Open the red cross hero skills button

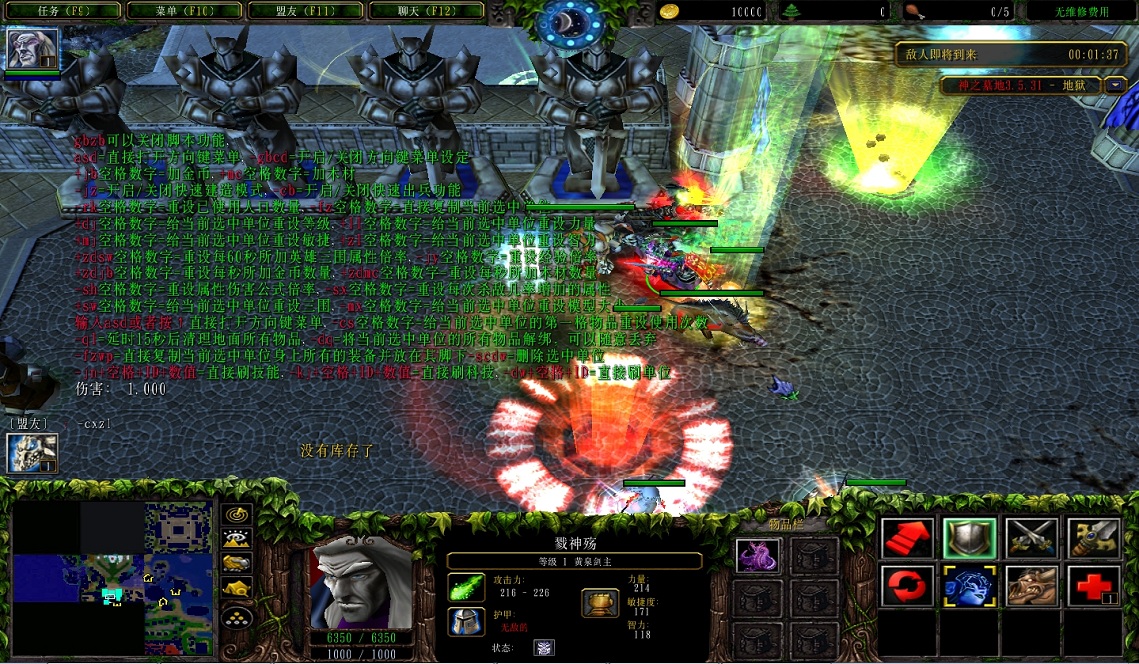(1093, 586)
